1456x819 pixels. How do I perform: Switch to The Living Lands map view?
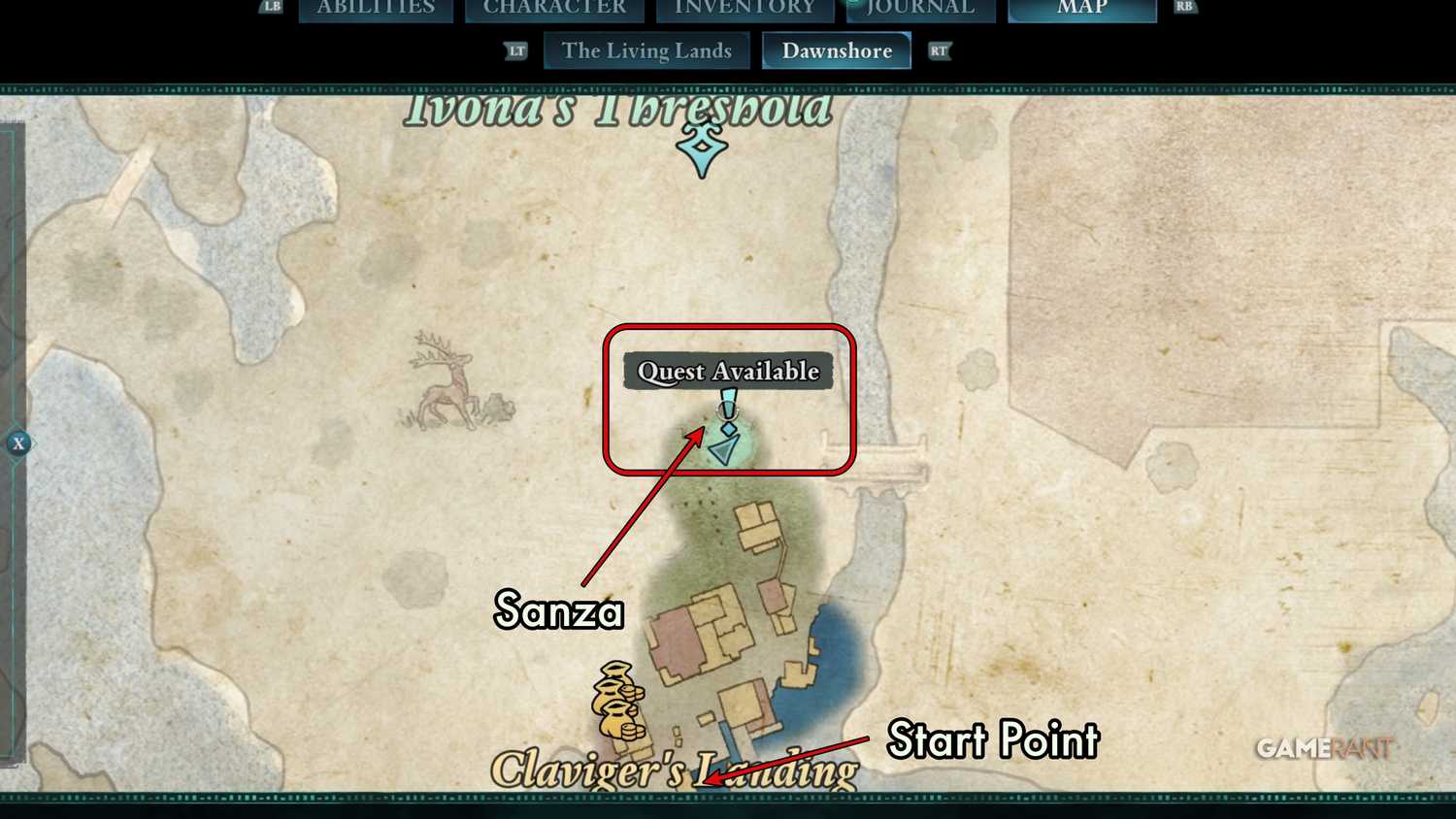point(647,50)
